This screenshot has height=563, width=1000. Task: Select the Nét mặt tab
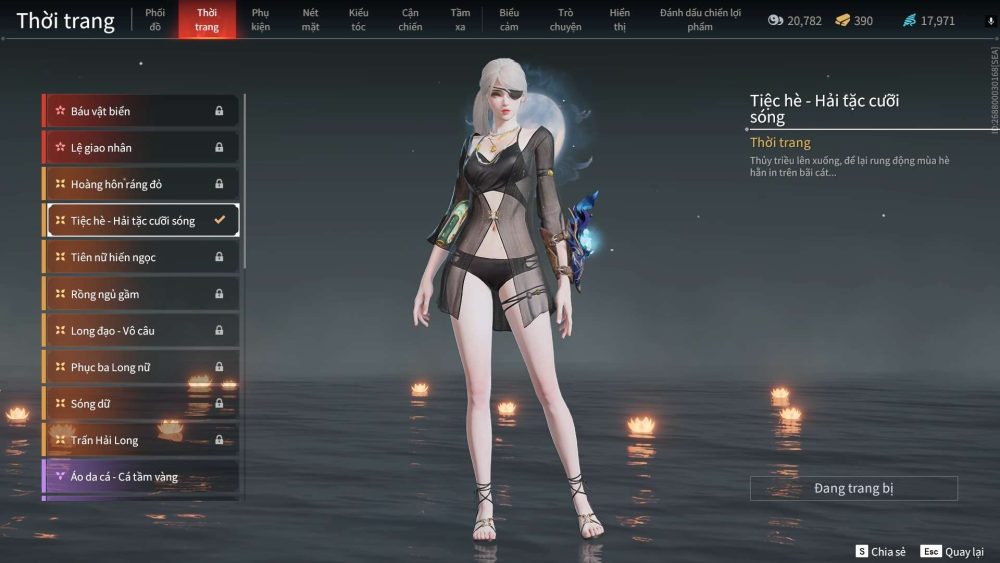click(x=310, y=19)
